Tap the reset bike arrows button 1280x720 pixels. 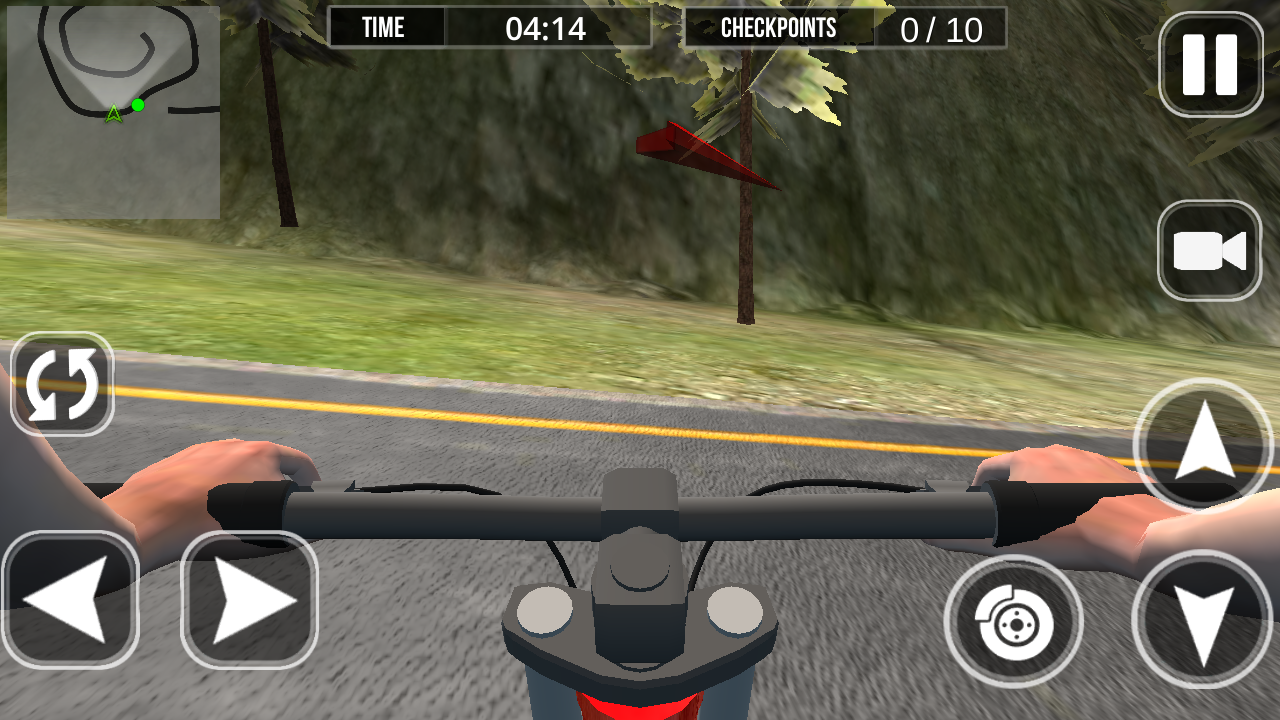pyautogui.click(x=62, y=384)
